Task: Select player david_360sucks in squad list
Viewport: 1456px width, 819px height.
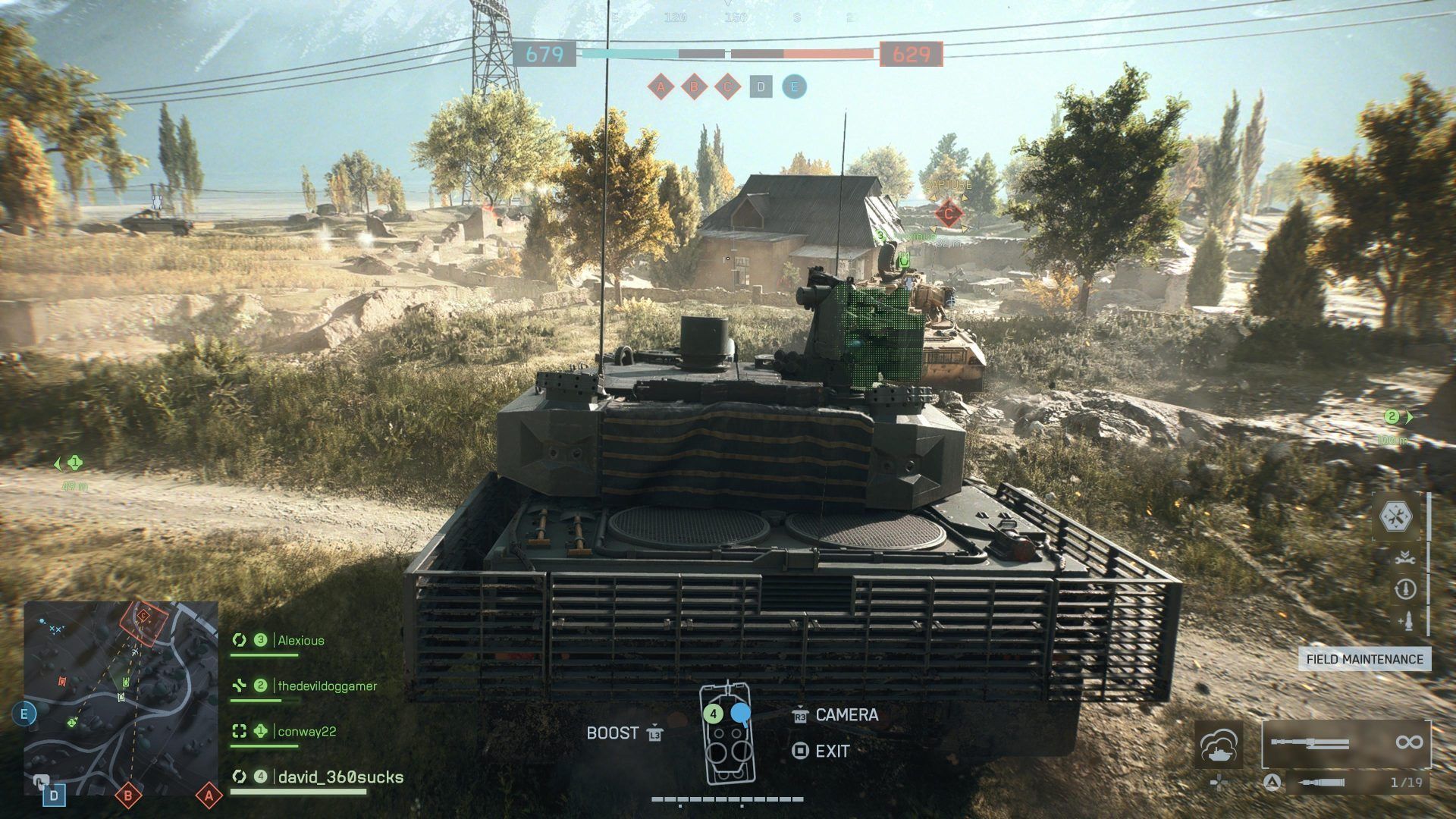Action: point(340,777)
